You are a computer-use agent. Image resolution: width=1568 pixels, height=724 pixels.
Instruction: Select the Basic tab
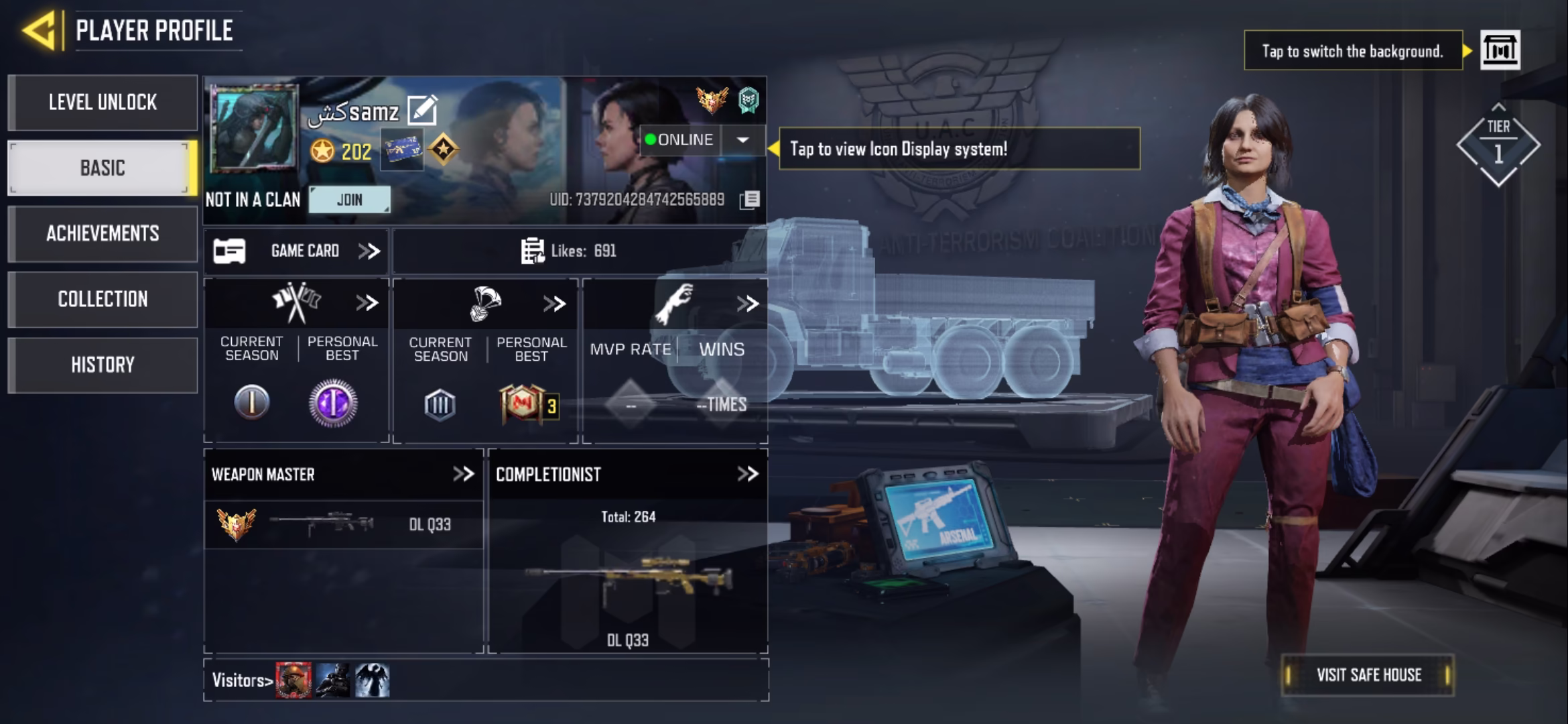103,168
